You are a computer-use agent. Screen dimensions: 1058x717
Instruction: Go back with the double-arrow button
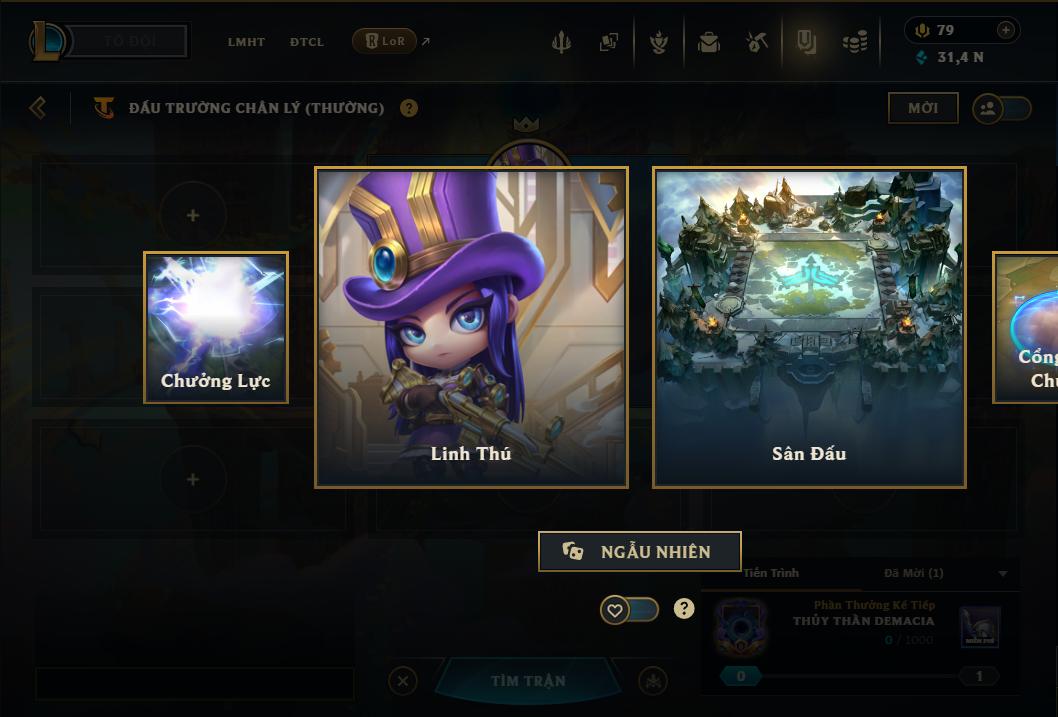point(38,107)
